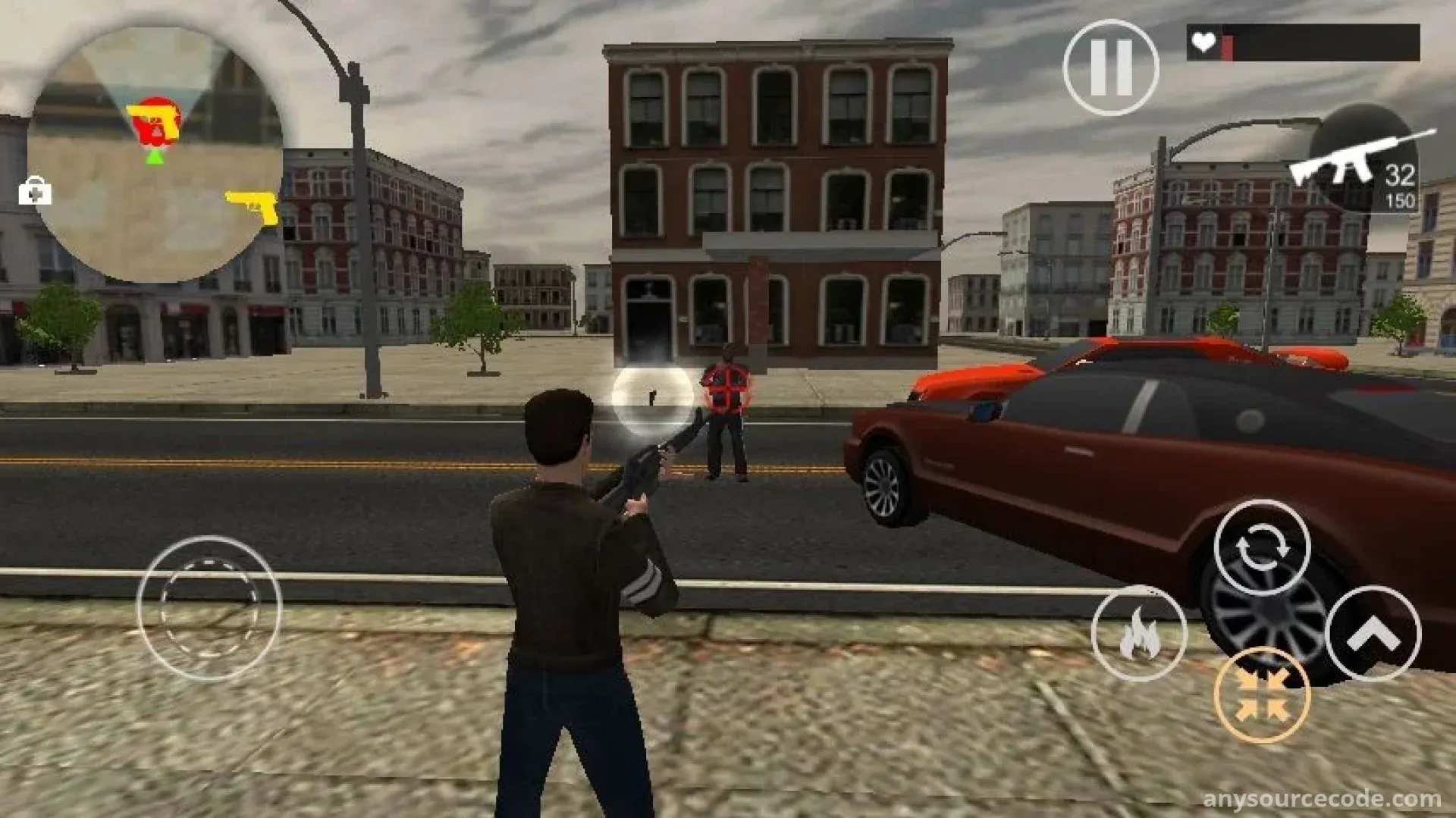Select the red enemy marker on minimap
1456x818 pixels.
click(x=156, y=121)
